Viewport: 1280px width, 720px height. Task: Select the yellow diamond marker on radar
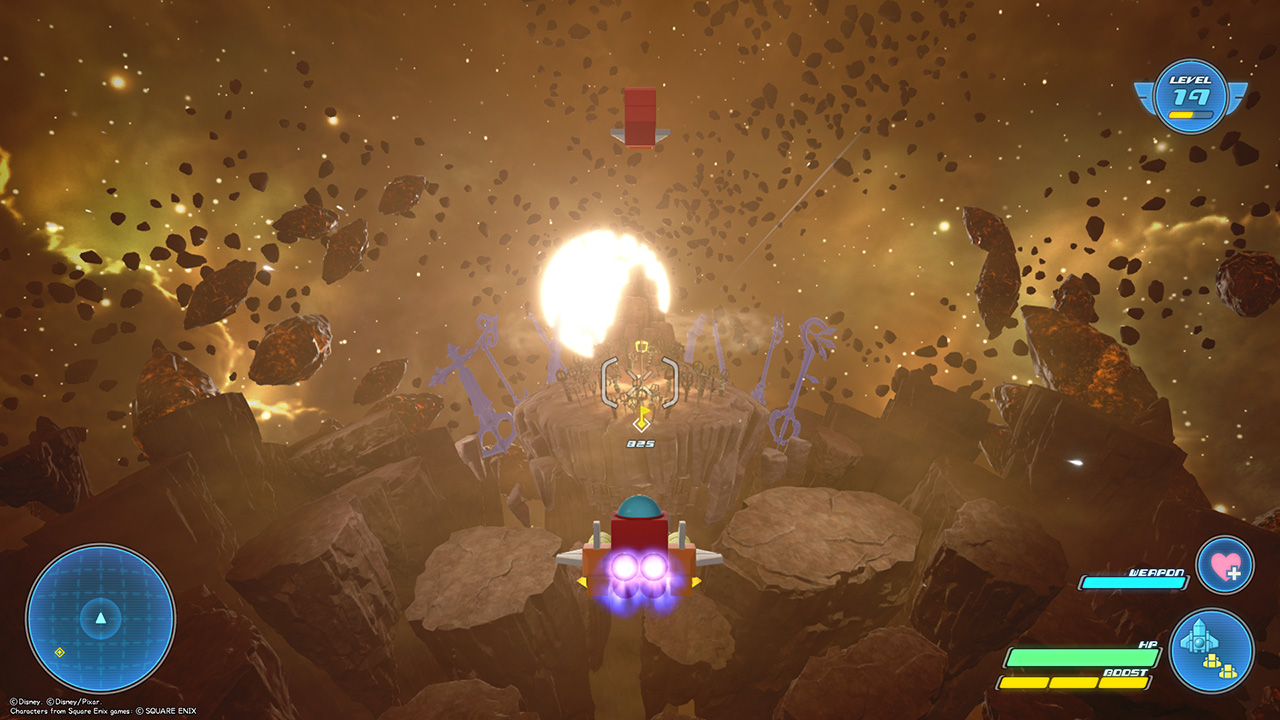click(x=59, y=652)
